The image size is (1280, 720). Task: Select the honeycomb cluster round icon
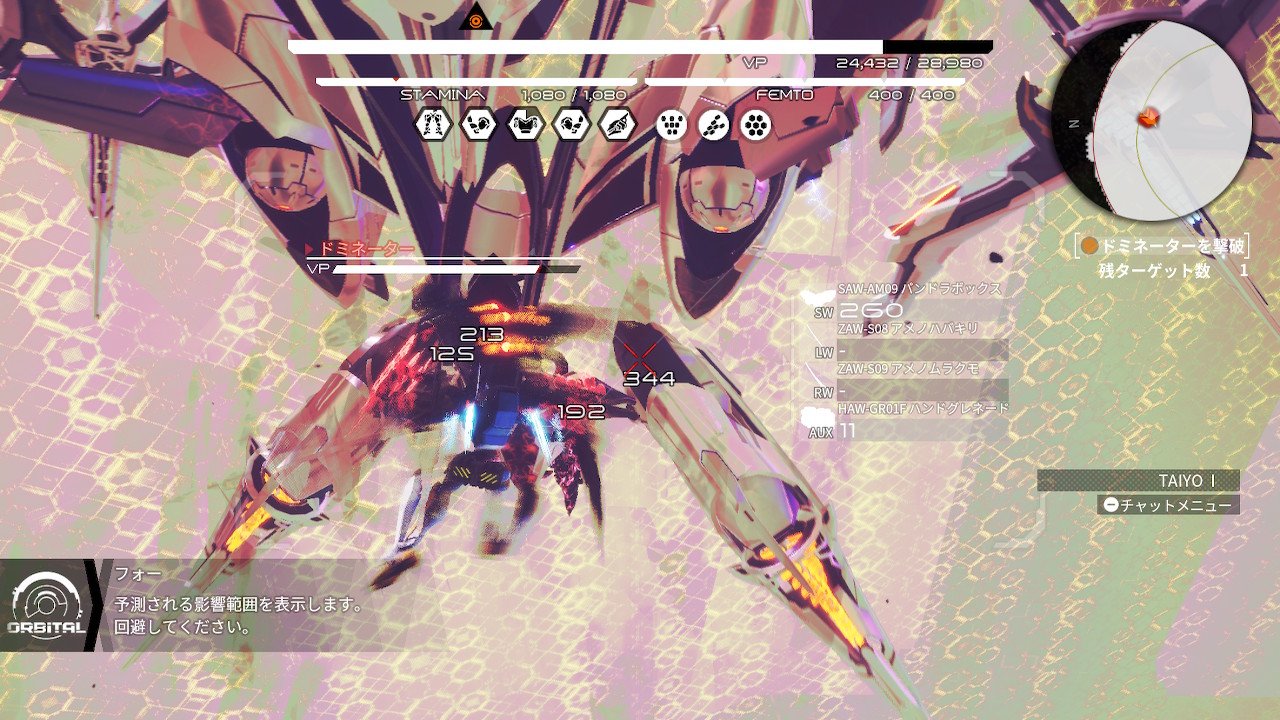(x=756, y=125)
